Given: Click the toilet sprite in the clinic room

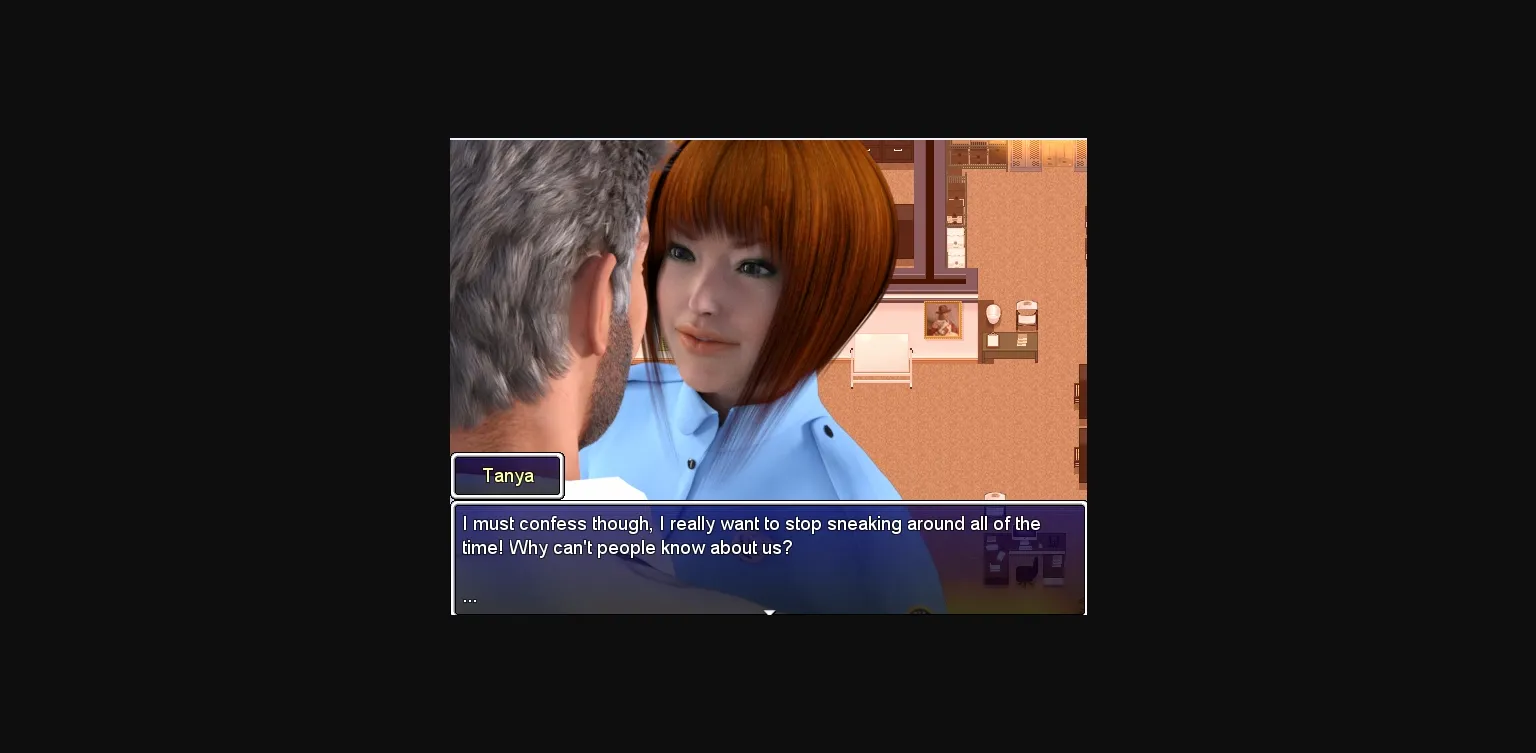Looking at the screenshot, I should point(993,313).
